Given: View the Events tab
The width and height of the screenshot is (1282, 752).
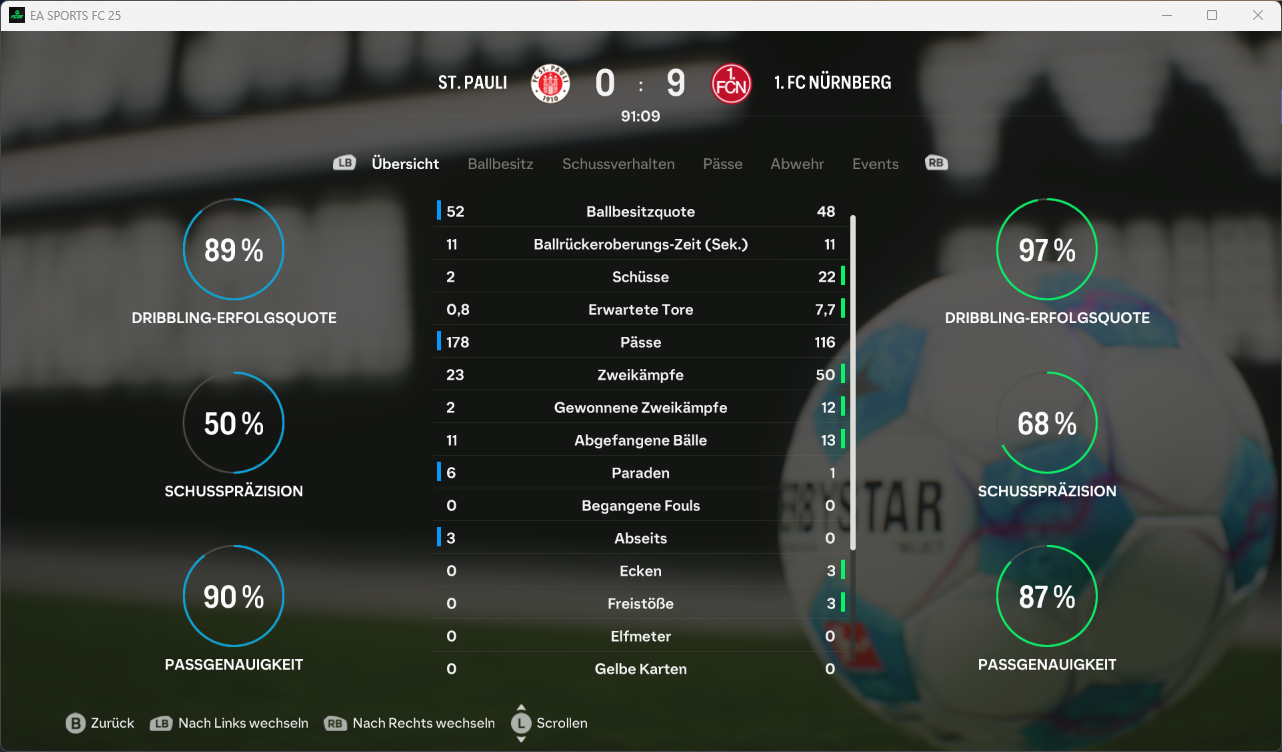Looking at the screenshot, I should [875, 164].
